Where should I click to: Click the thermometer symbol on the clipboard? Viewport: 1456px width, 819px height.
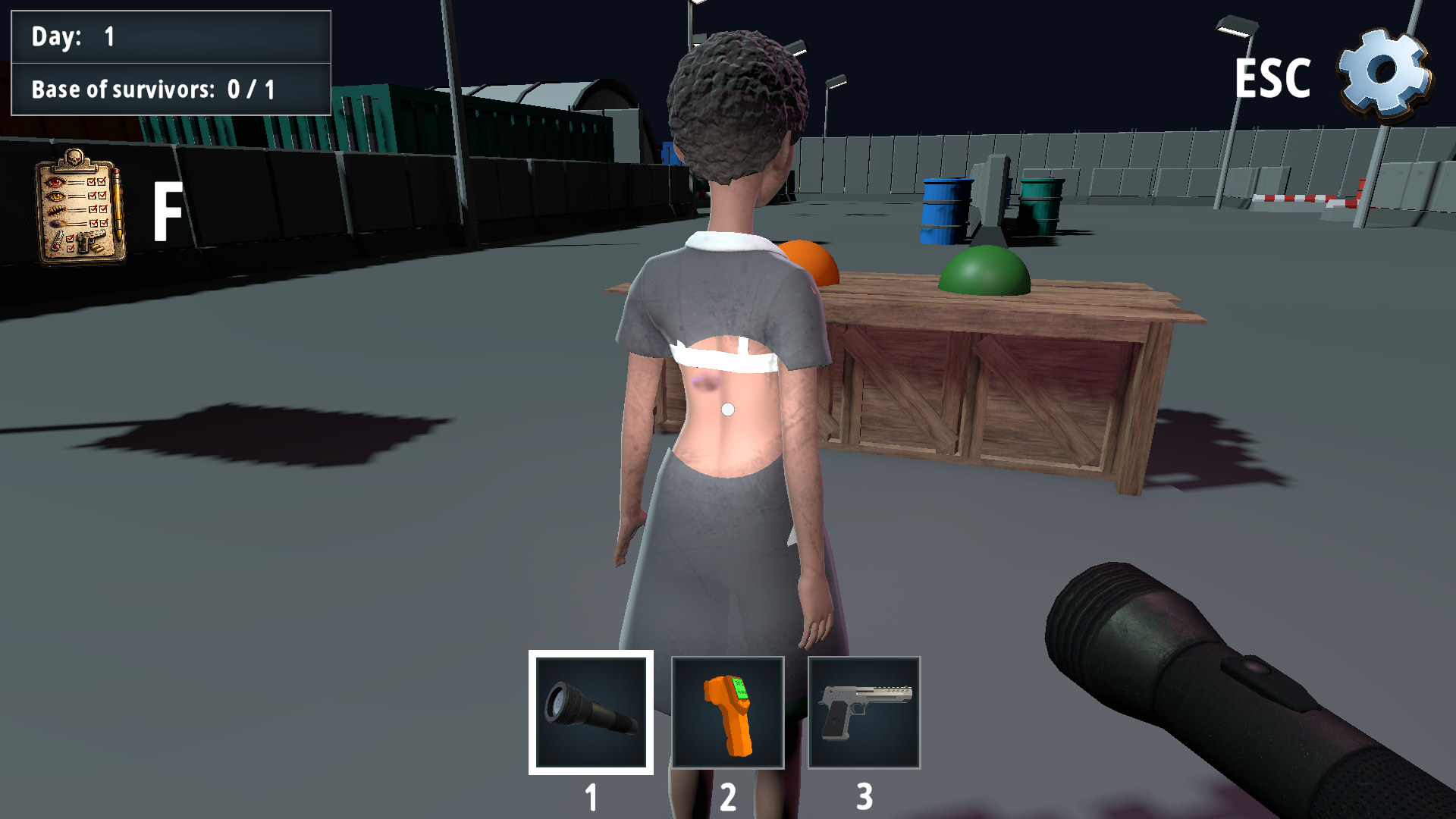click(55, 240)
